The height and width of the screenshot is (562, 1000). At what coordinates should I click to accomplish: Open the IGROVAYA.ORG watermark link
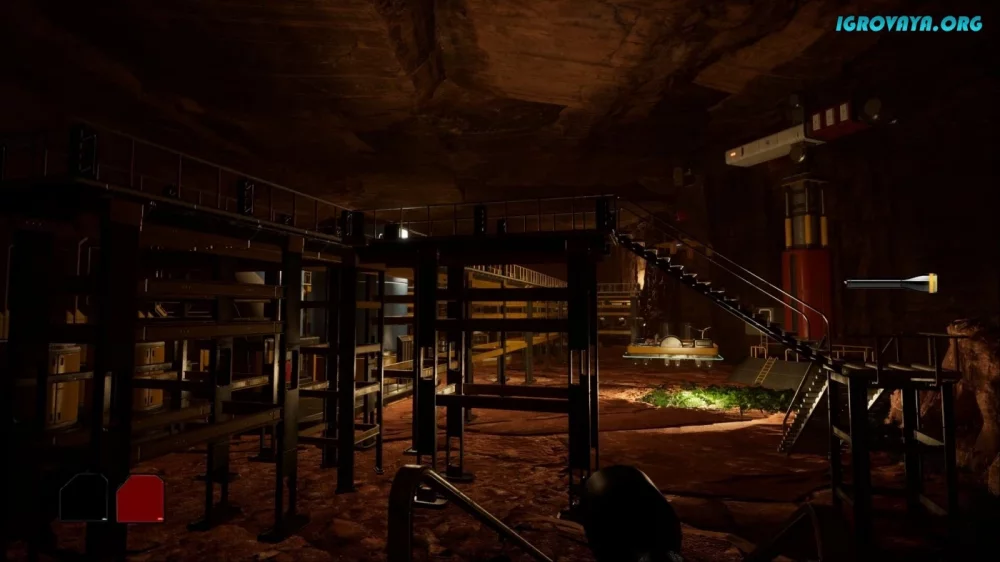908,23
